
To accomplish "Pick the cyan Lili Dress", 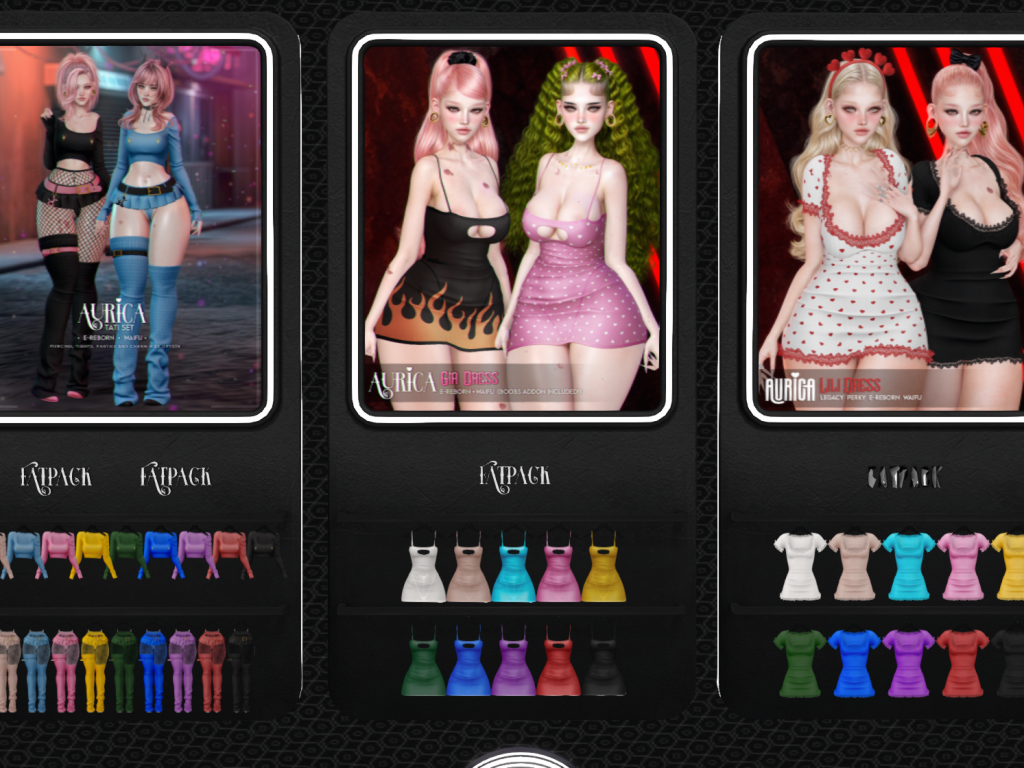I will click(x=908, y=566).
